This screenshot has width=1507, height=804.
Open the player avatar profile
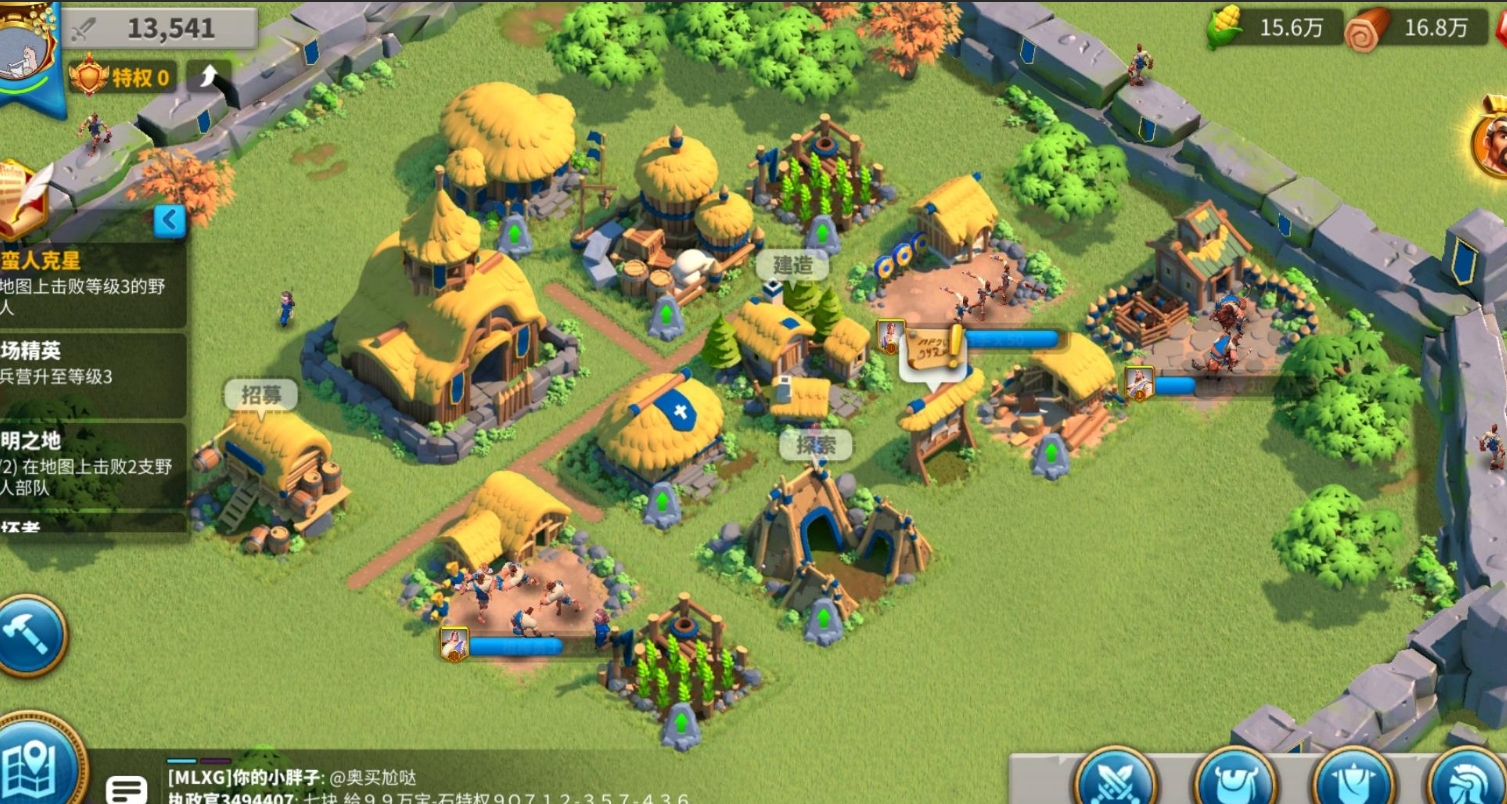(x=28, y=50)
